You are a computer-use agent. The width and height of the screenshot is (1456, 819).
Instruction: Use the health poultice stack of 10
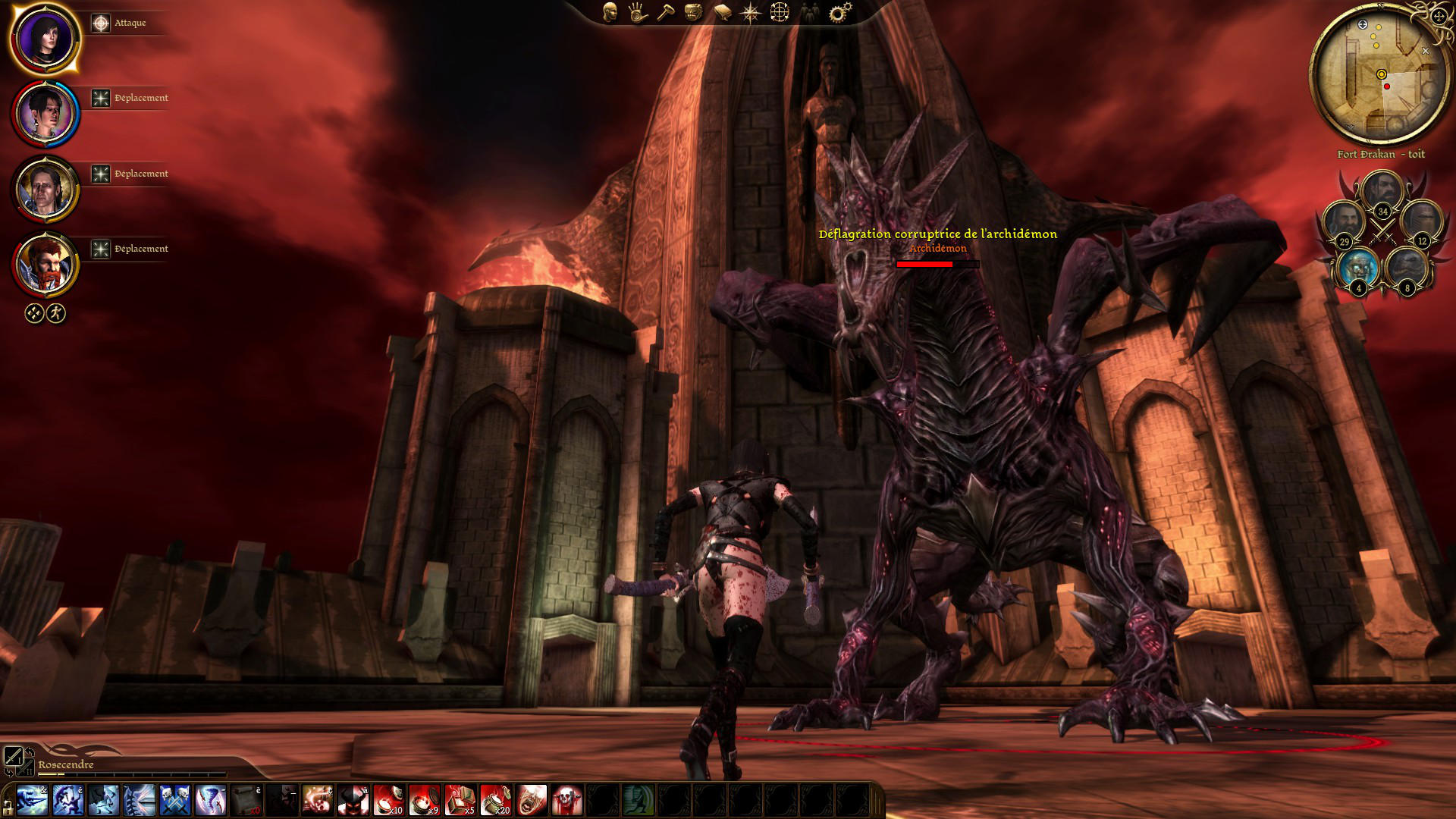pyautogui.click(x=389, y=800)
